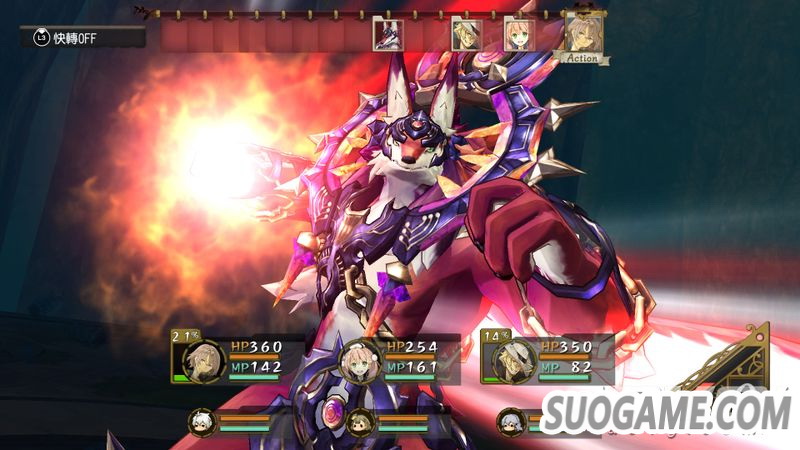
Task: Select the pink-haired girl turn-order portrait
Action: [519, 34]
